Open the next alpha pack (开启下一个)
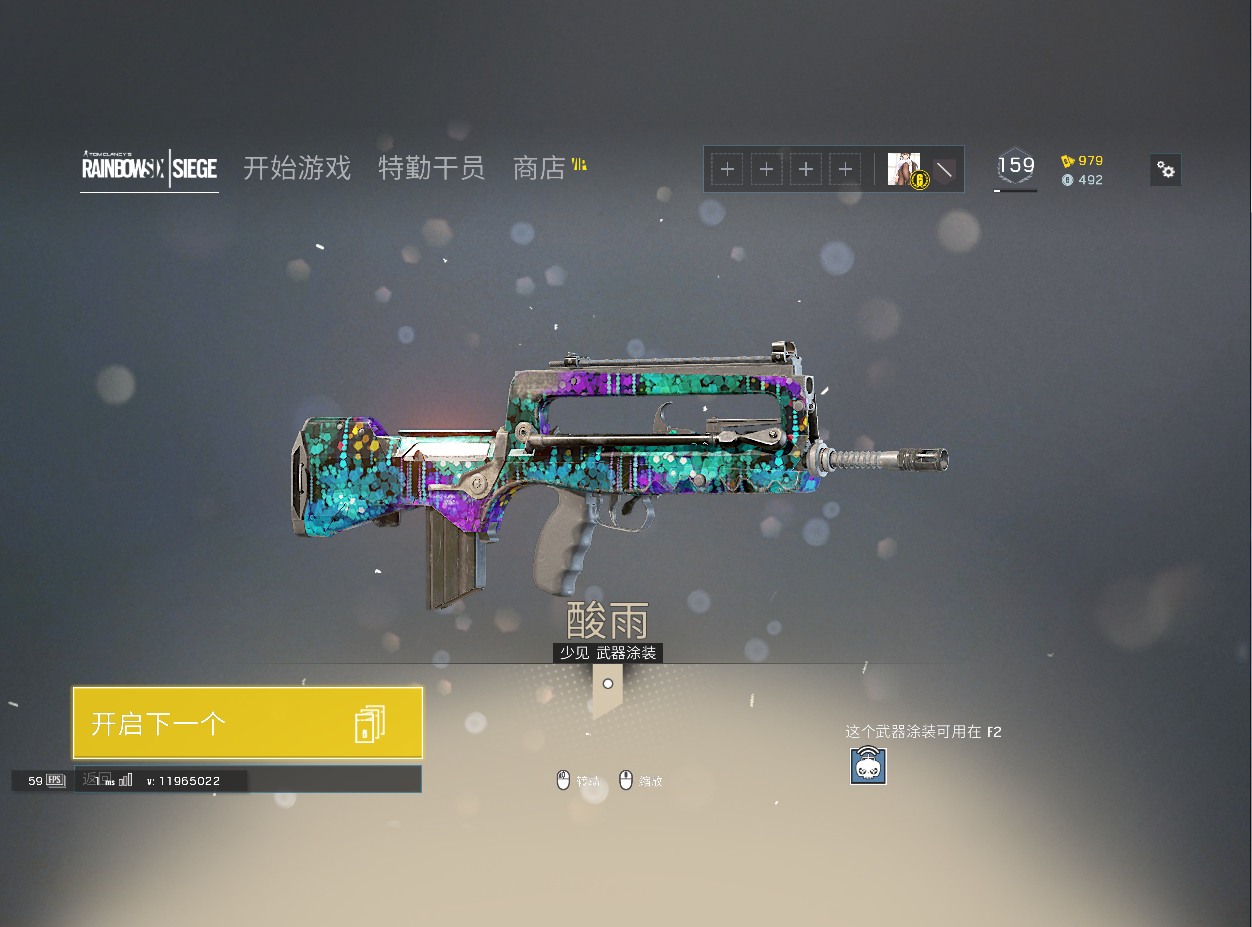 coord(247,722)
